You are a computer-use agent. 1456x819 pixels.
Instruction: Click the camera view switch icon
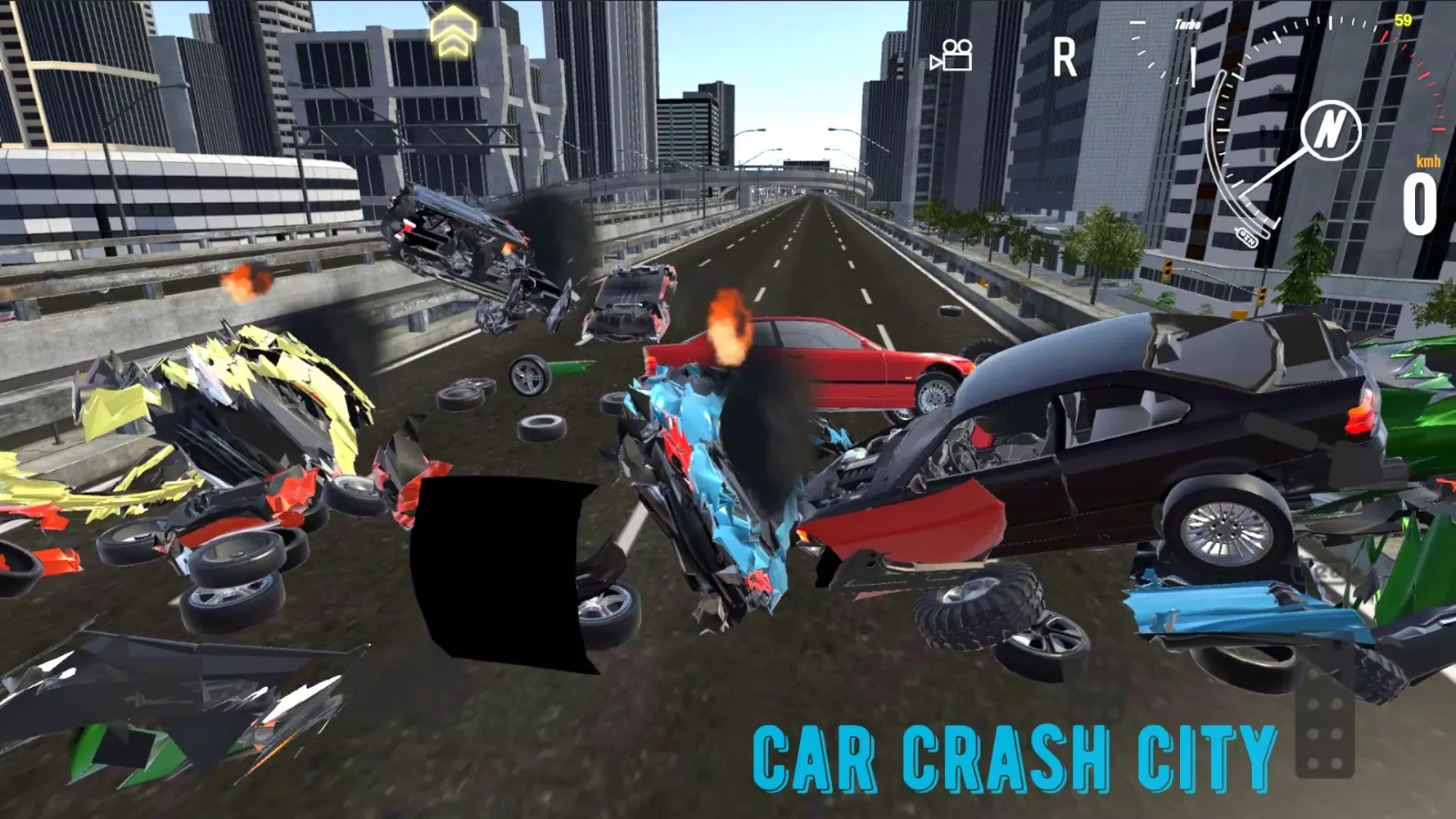coord(953,57)
